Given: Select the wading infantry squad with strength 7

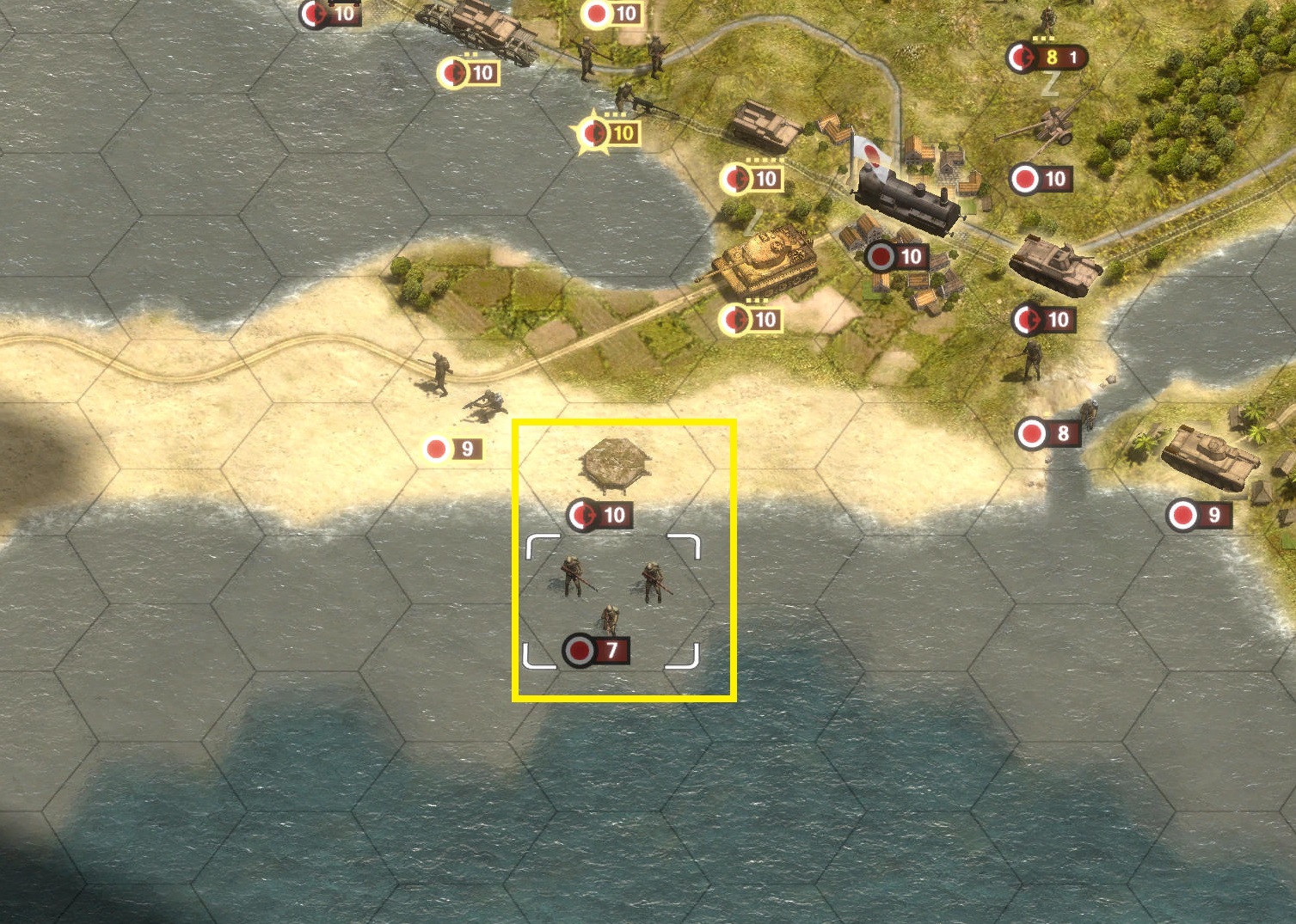Looking at the screenshot, I should [x=611, y=593].
